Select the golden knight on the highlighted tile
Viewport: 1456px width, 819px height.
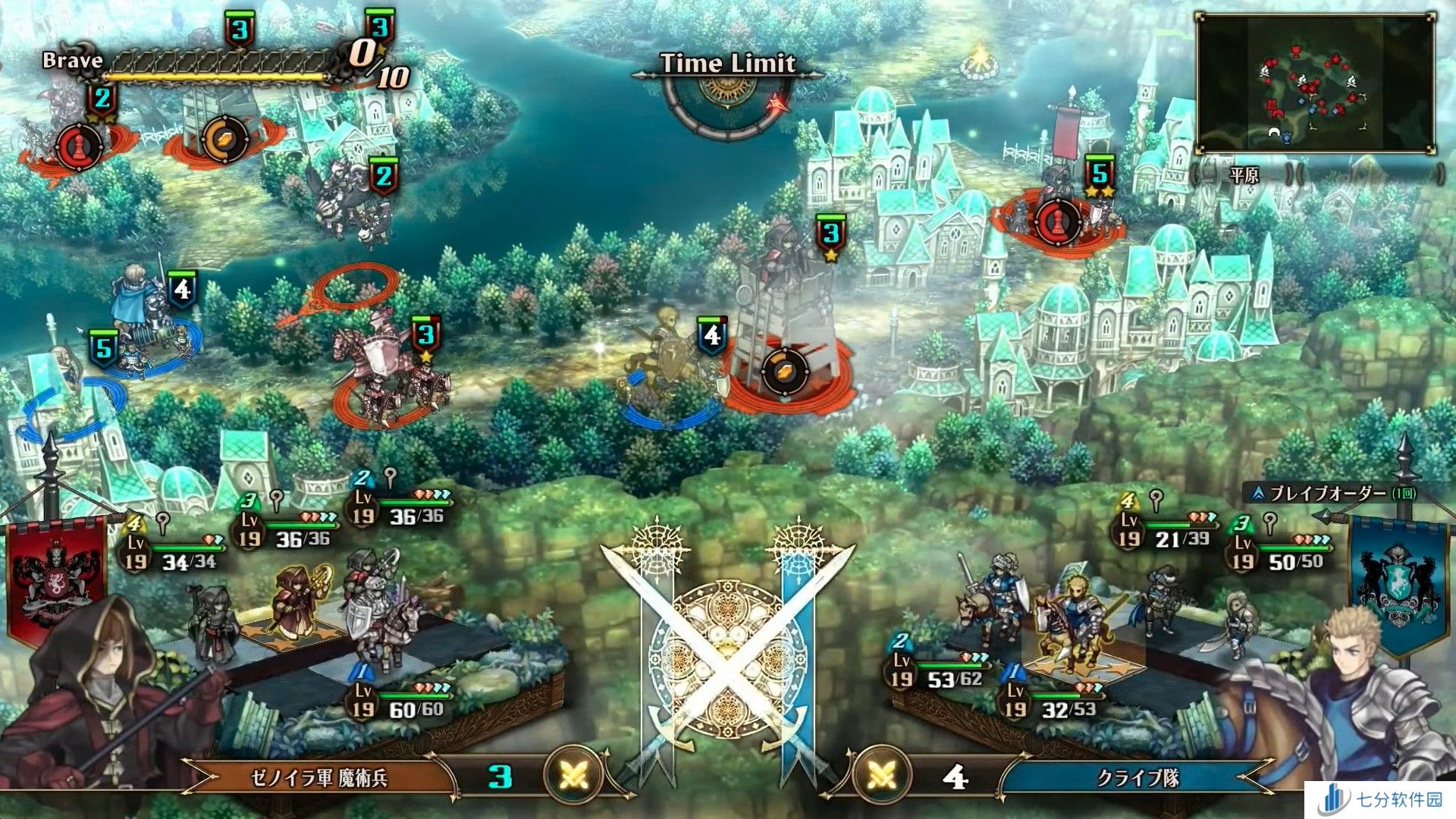[1077, 622]
